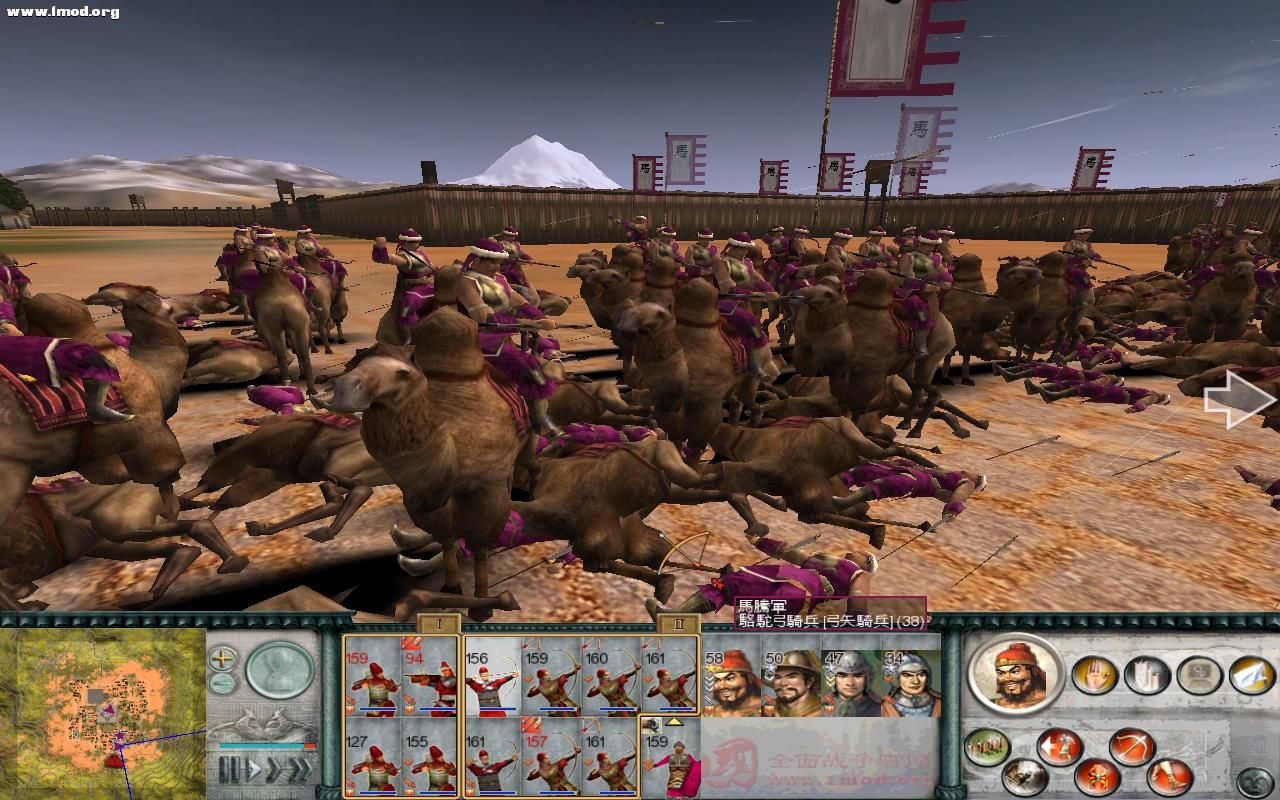This screenshot has height=800, width=1280.
Task: Click the white flag withdraw button
Action: 1251,675
